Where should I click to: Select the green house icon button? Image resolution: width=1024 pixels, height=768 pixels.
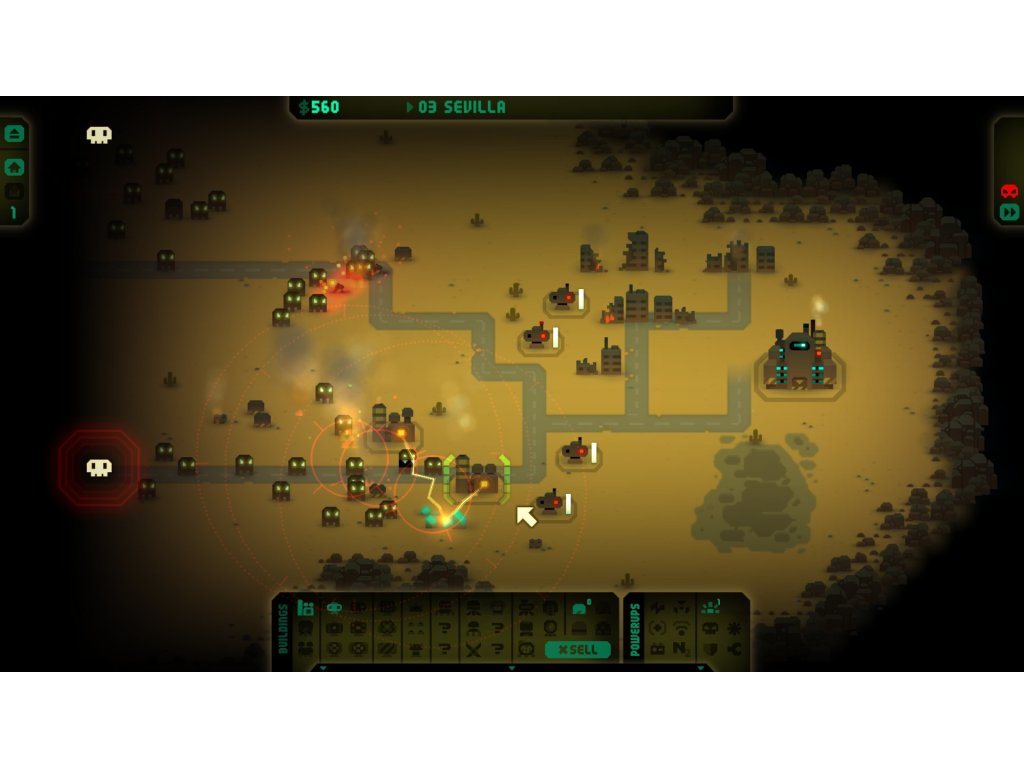(14, 167)
